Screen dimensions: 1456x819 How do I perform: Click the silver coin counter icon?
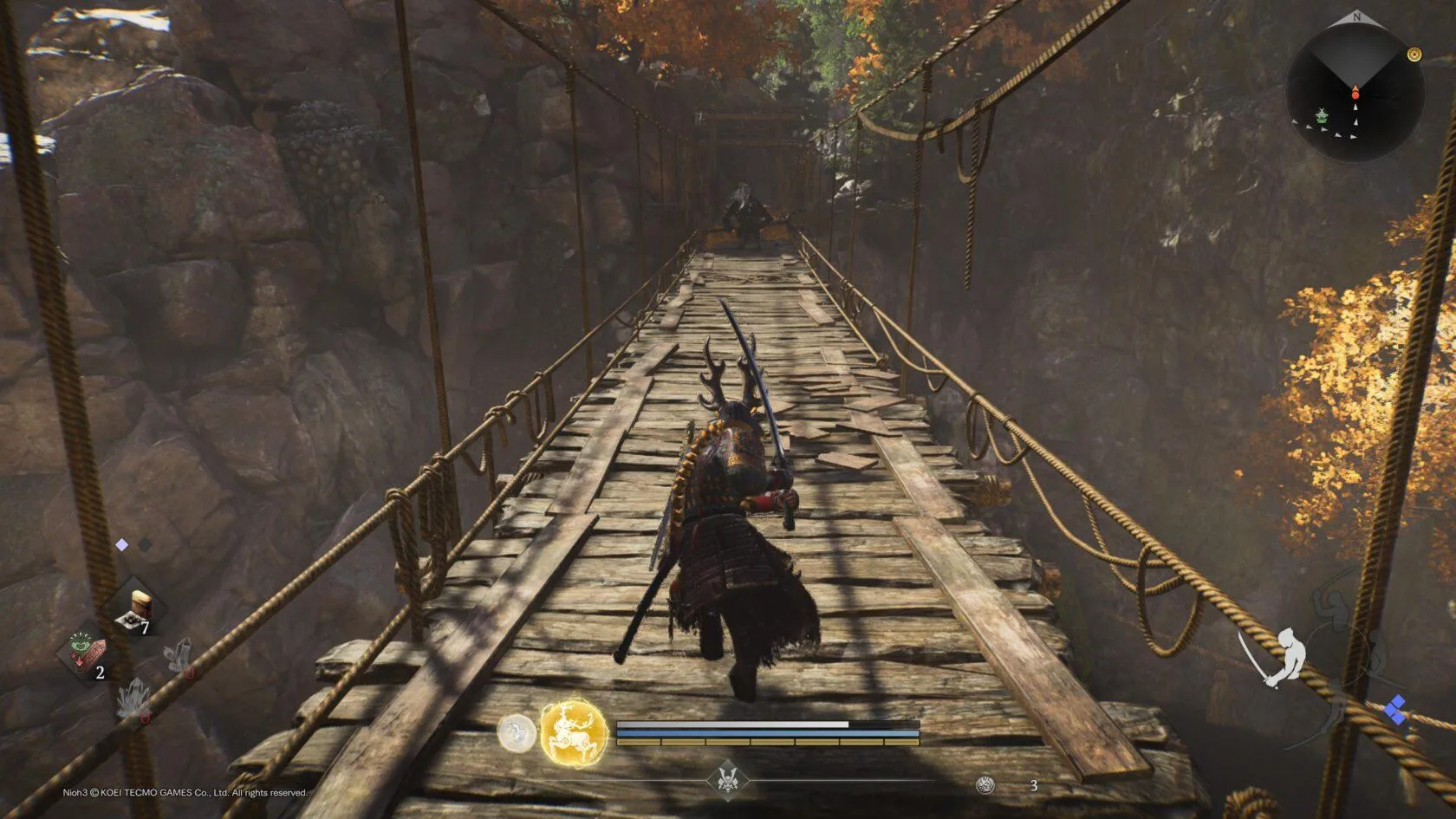(985, 785)
